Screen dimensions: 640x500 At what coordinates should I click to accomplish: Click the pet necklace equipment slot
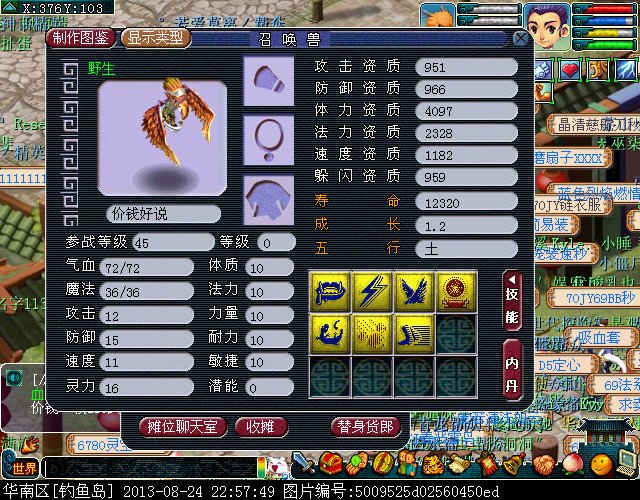coord(267,136)
